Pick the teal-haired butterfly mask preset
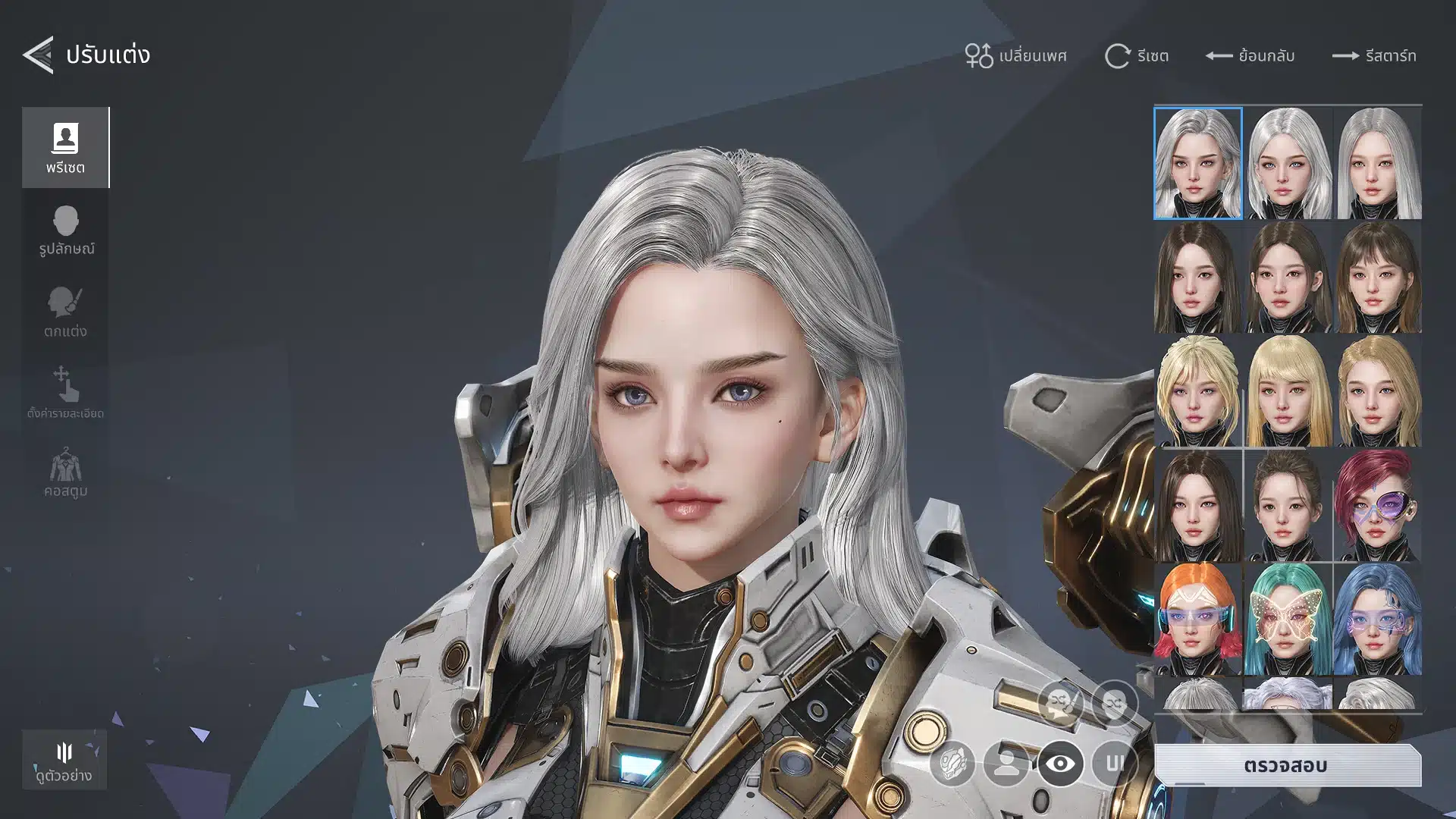 point(1288,620)
